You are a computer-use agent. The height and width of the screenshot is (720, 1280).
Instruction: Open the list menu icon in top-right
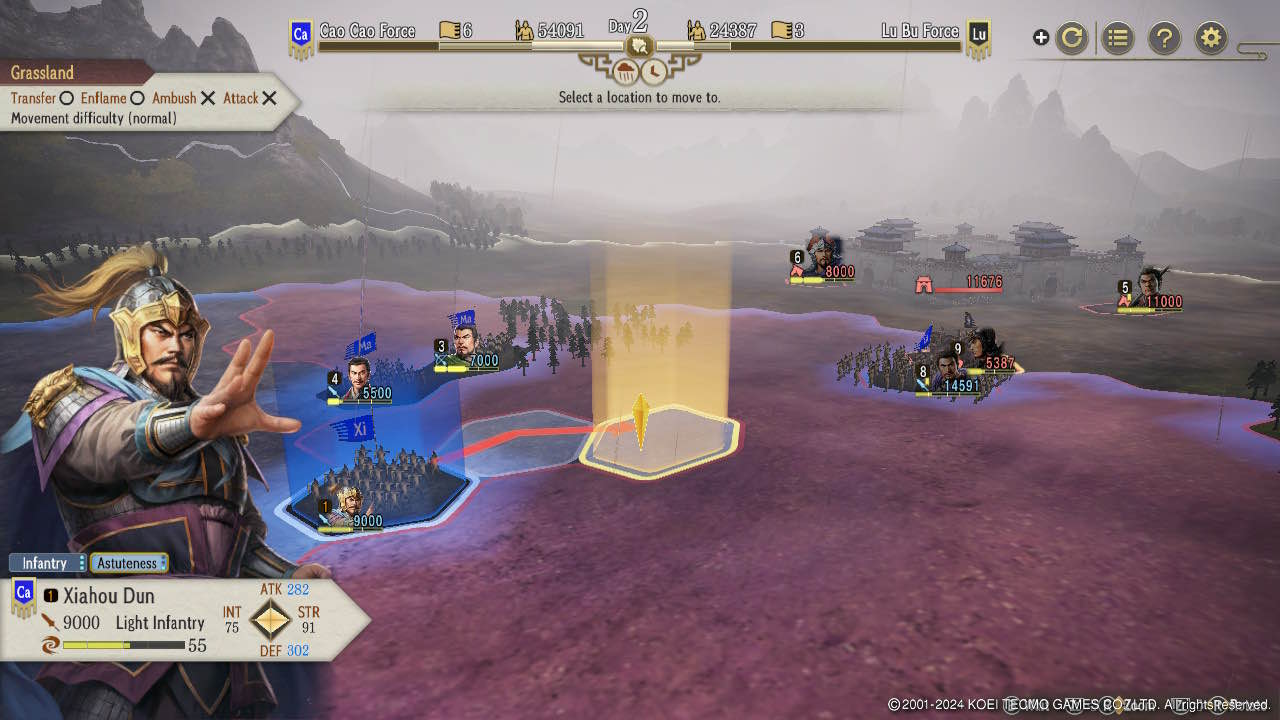coord(1117,37)
